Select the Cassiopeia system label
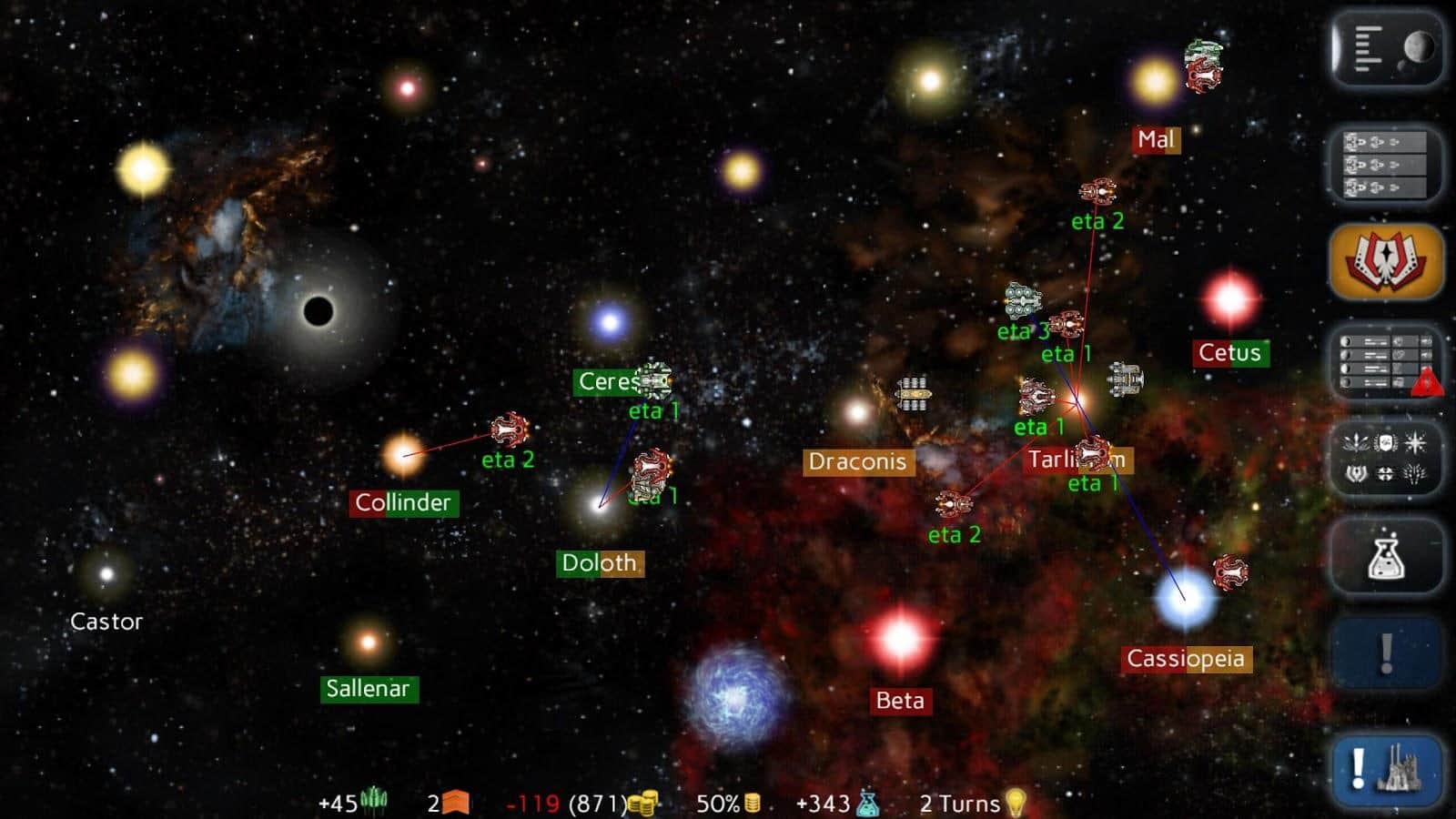Screen dimensions: 1456x819 [x=1186, y=658]
